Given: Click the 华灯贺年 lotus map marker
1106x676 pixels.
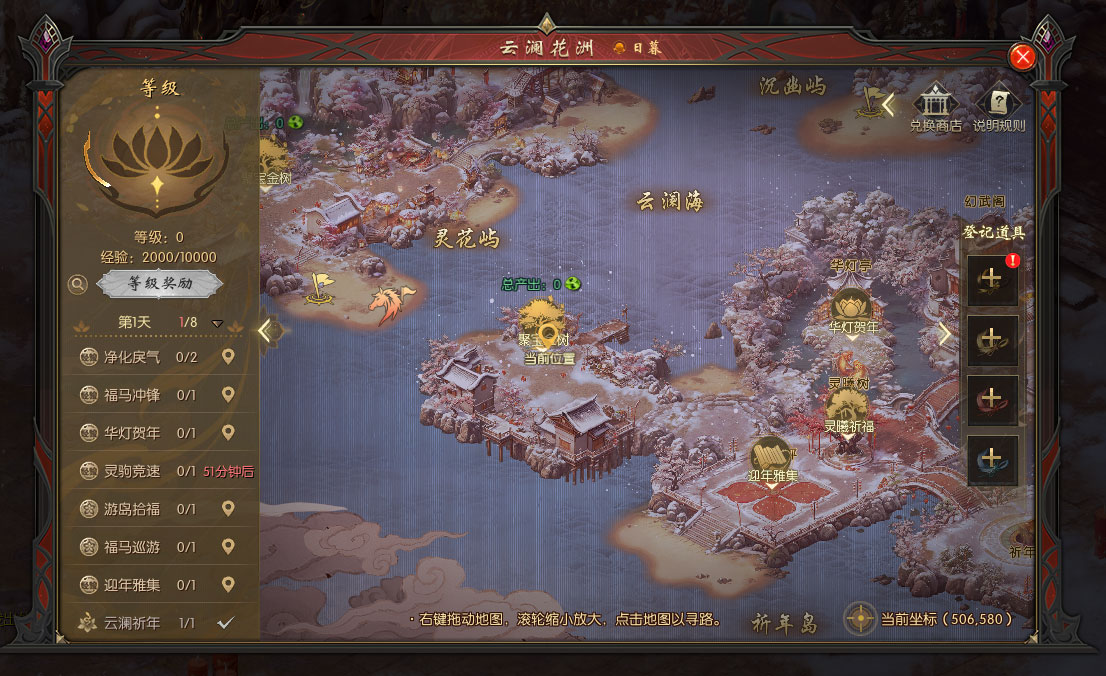Looking at the screenshot, I should coord(852,305).
